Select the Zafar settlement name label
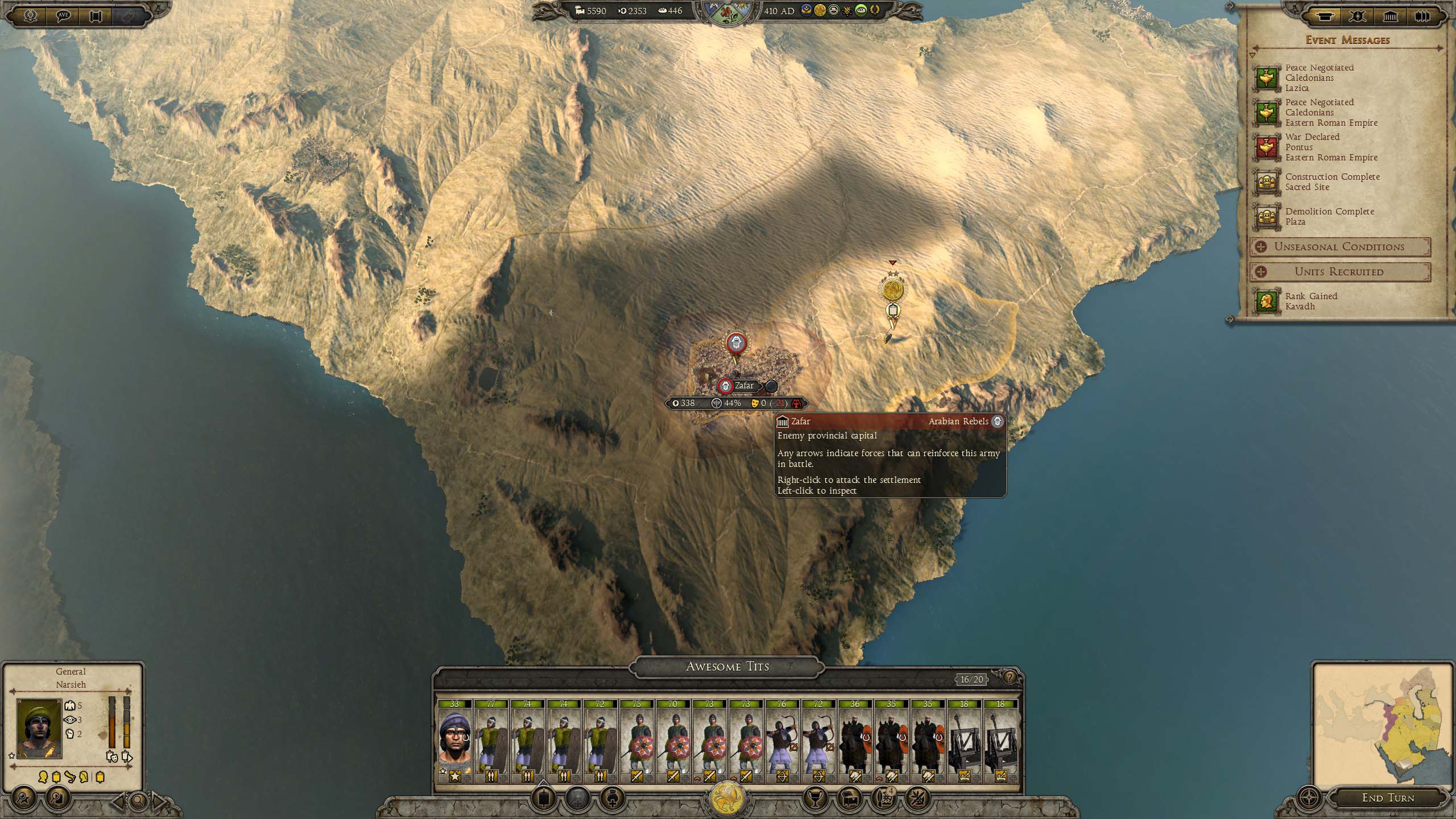The width and height of the screenshot is (1456, 819). (x=744, y=386)
